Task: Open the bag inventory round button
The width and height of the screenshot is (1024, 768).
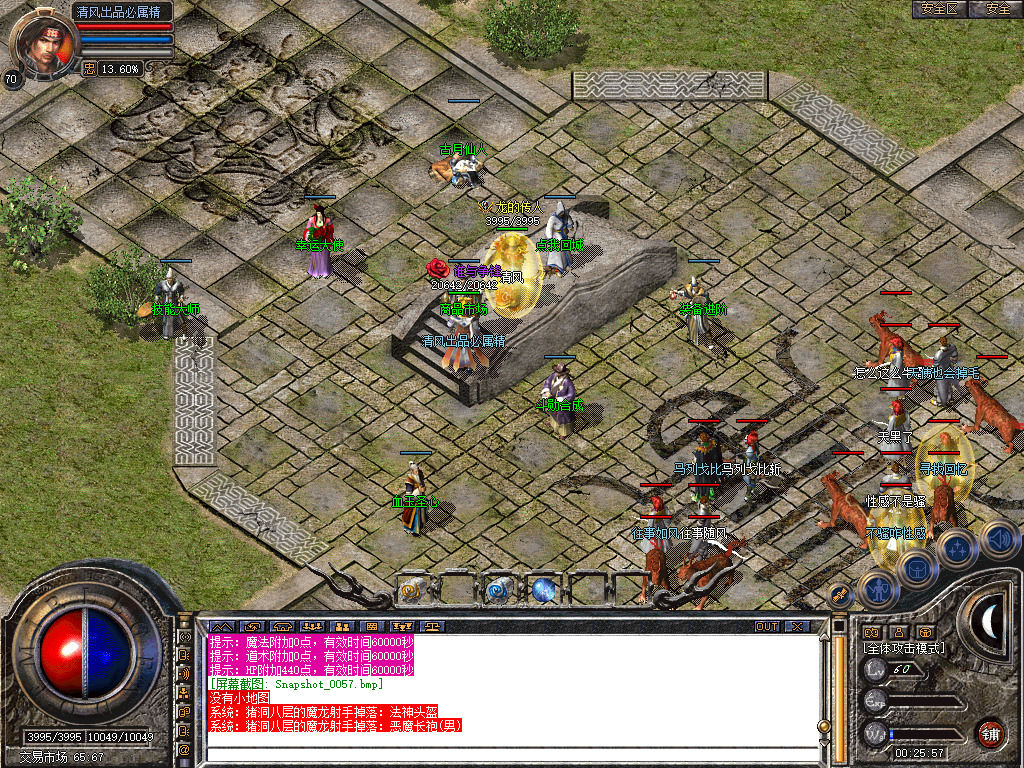Action: pos(917,569)
